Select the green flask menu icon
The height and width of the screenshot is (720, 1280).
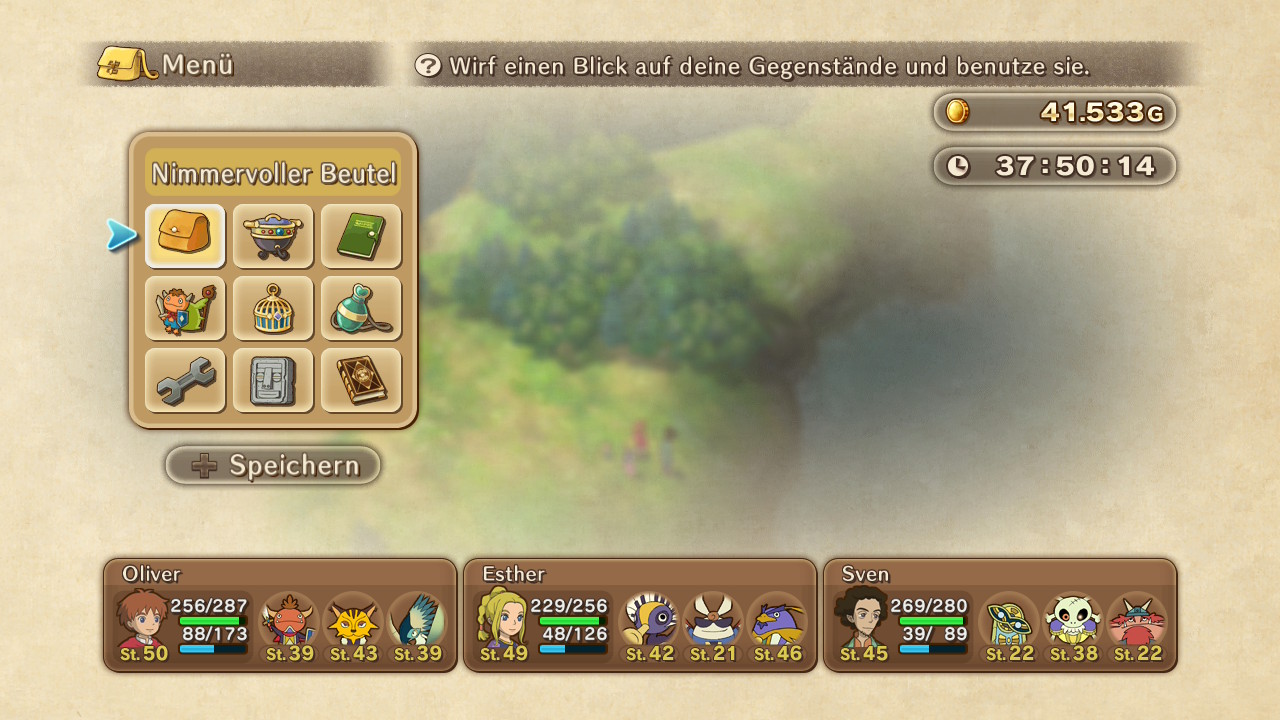pyautogui.click(x=361, y=308)
